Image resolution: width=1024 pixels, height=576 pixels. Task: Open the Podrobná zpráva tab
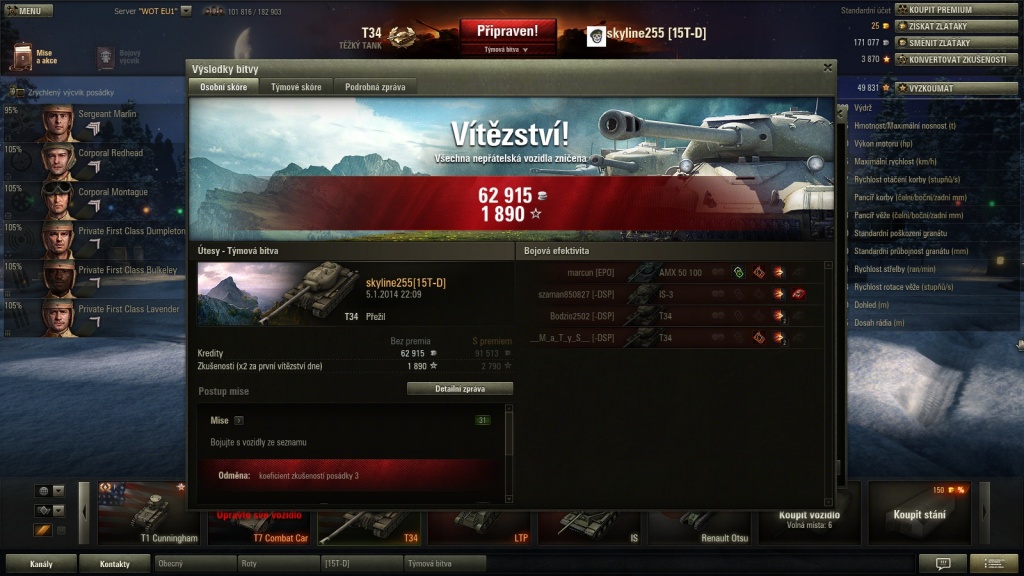click(x=375, y=87)
